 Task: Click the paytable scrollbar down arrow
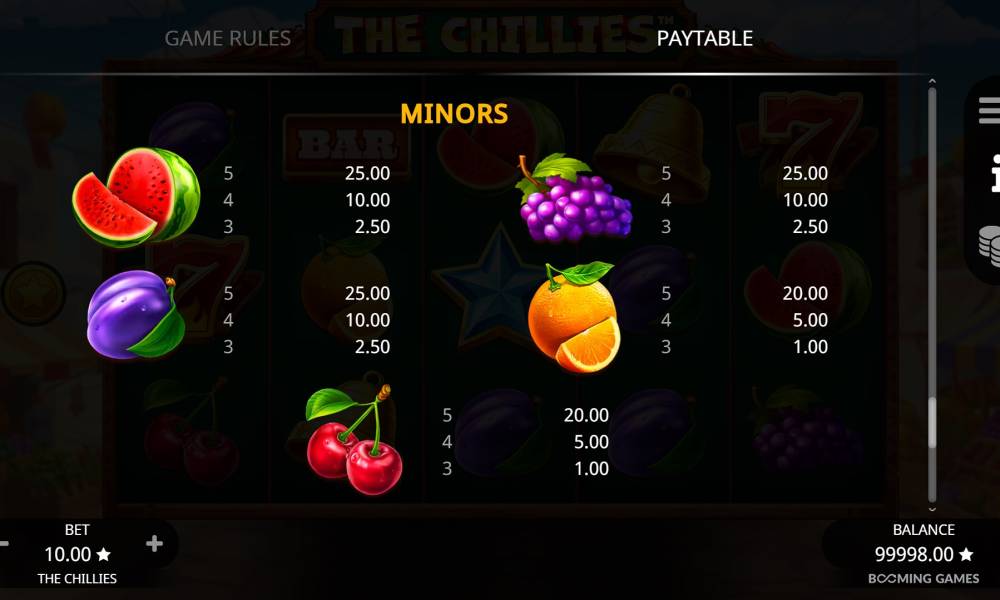pyautogui.click(x=932, y=509)
